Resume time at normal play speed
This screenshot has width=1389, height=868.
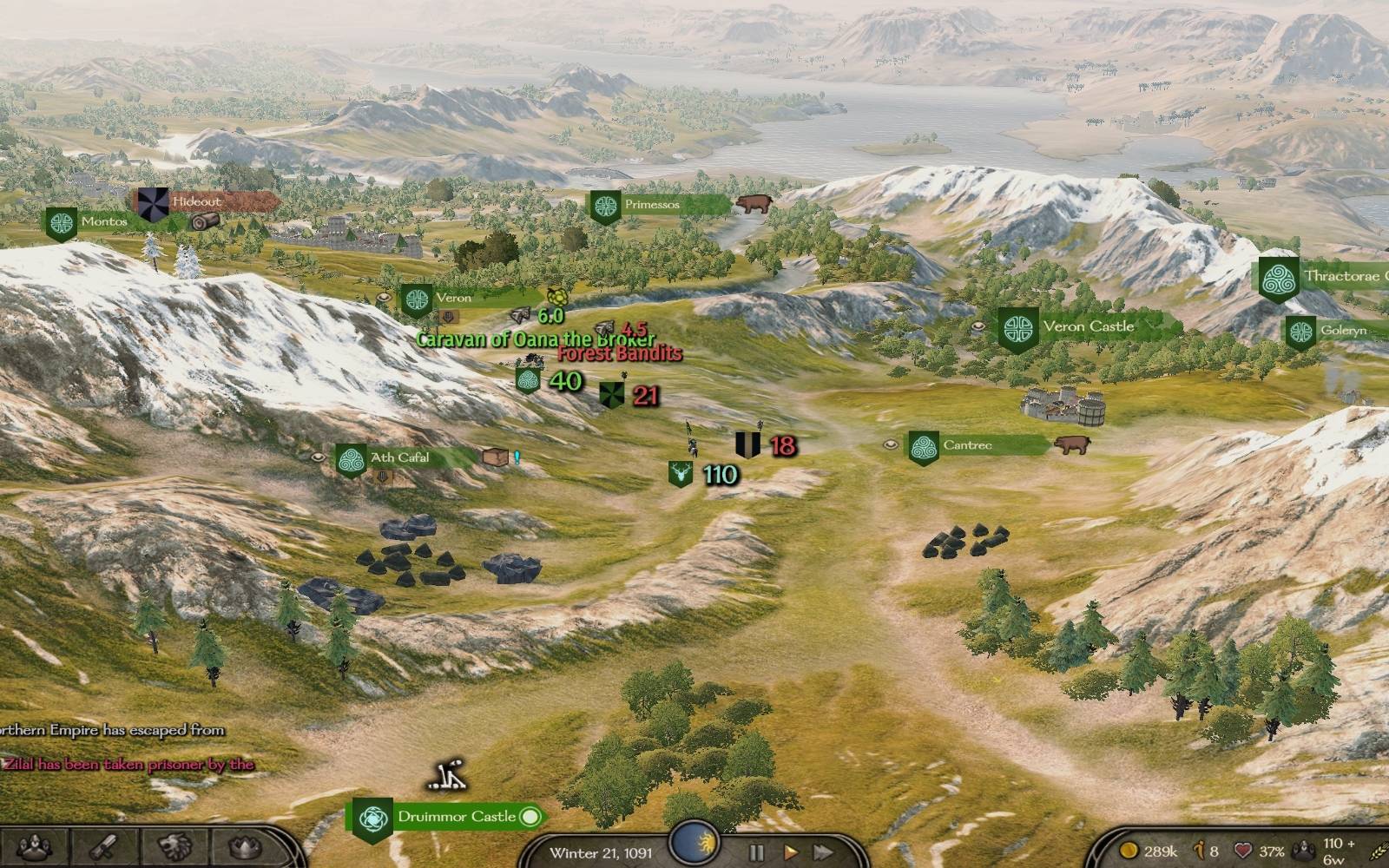[x=790, y=852]
